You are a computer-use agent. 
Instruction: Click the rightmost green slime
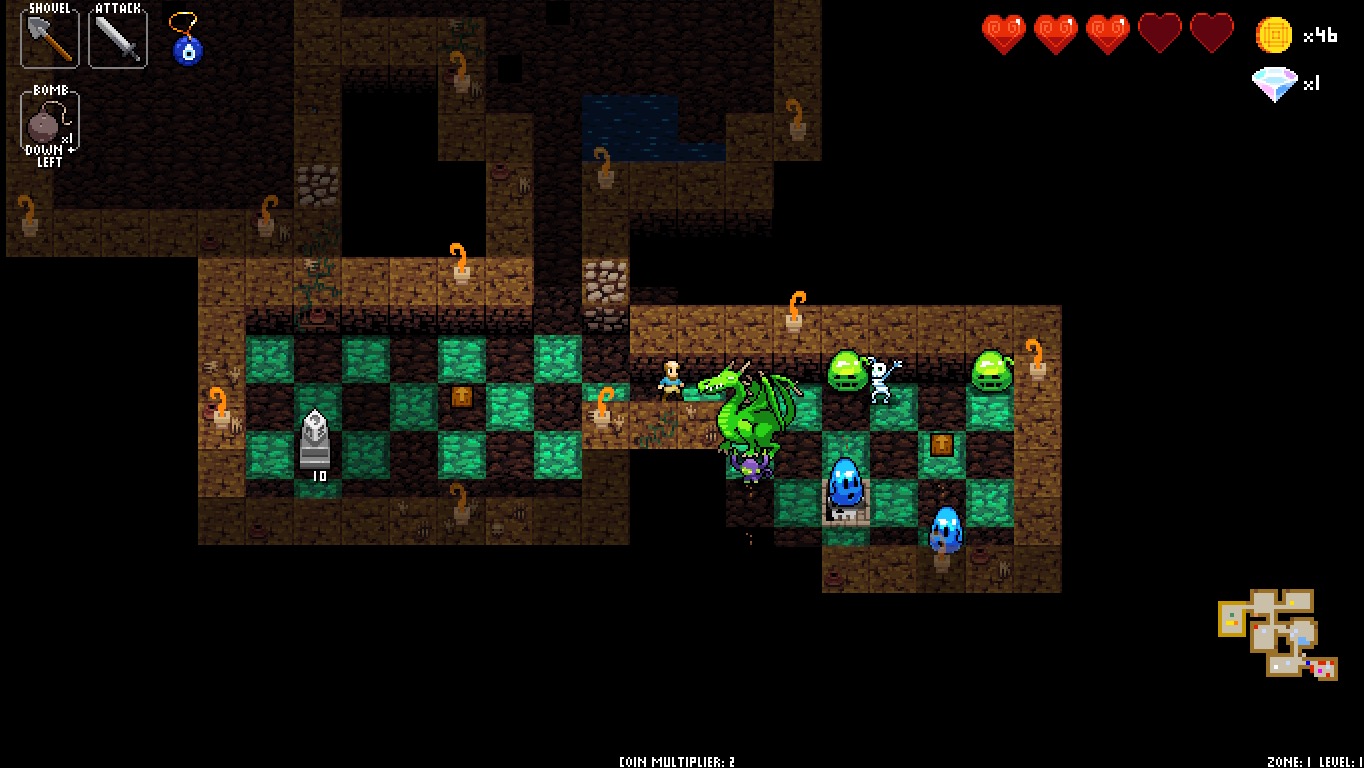[990, 372]
